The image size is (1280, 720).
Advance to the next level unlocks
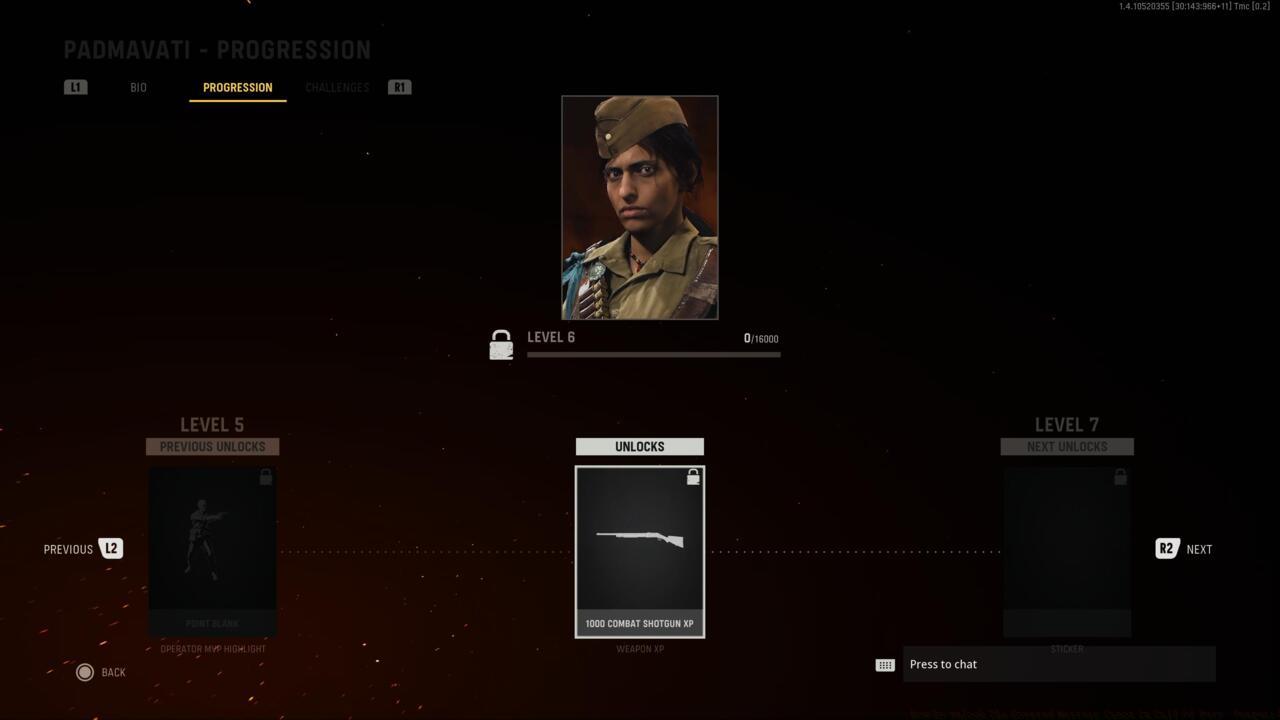click(x=1184, y=549)
